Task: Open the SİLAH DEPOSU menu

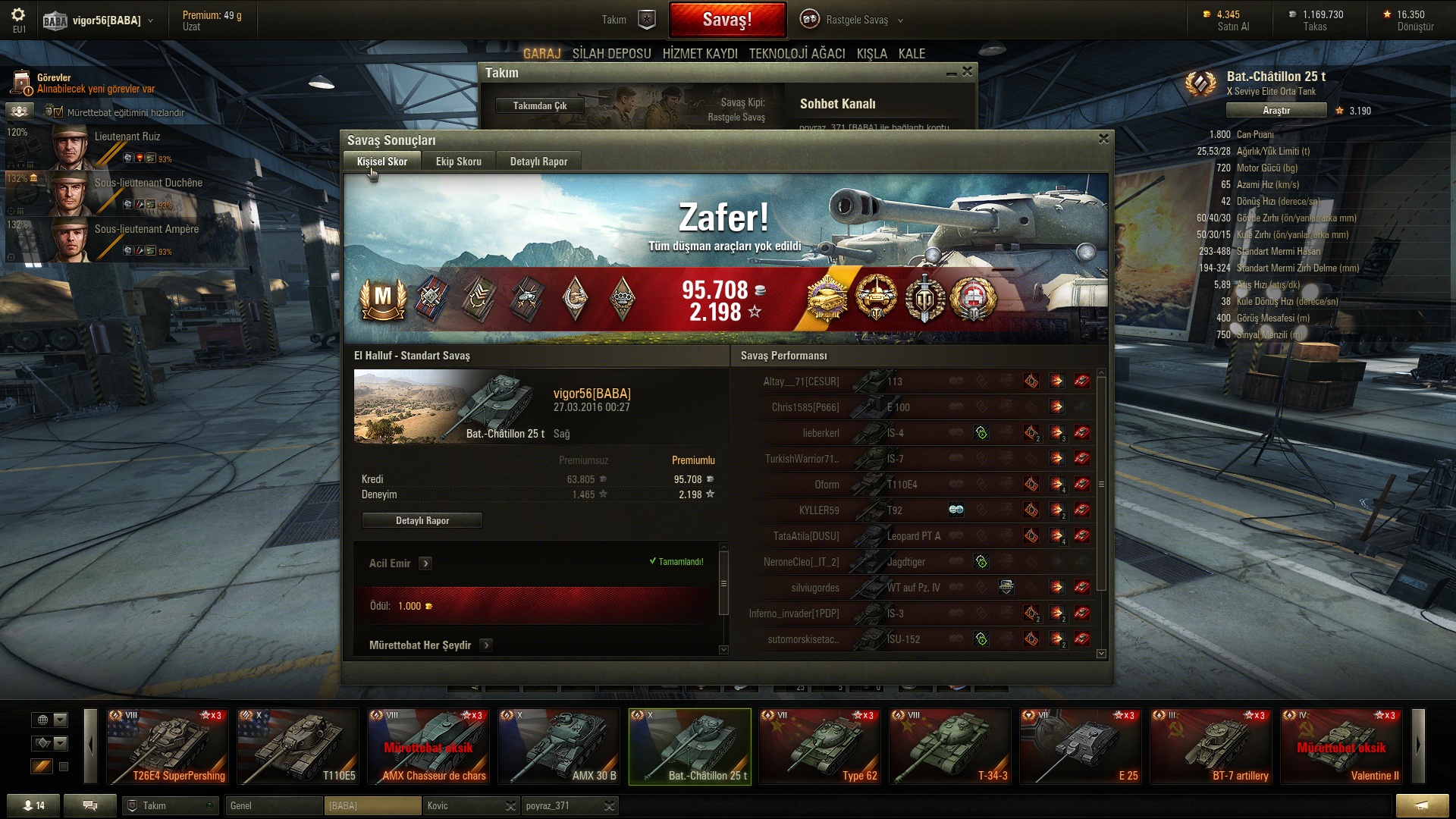Action: 611,54
